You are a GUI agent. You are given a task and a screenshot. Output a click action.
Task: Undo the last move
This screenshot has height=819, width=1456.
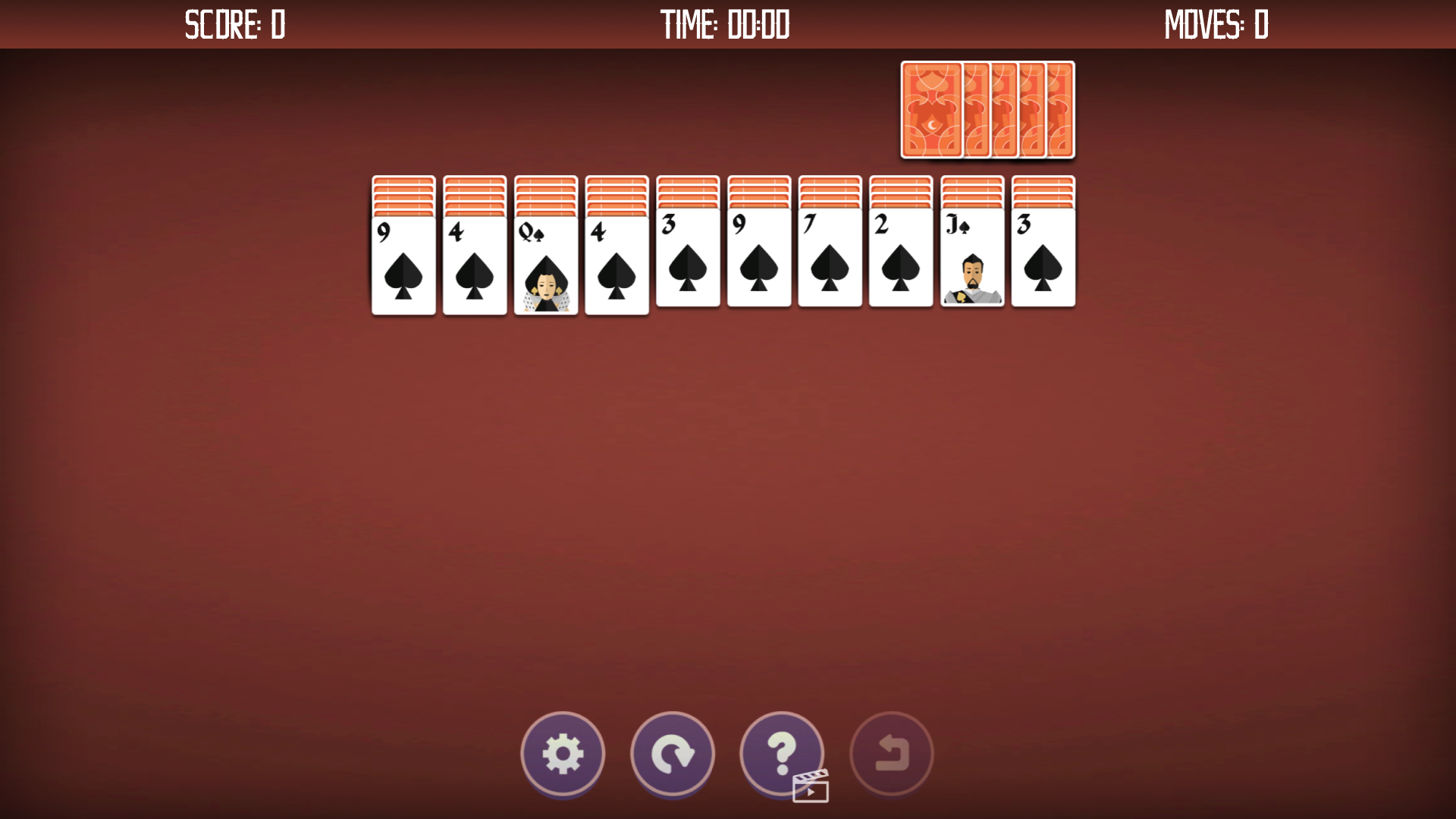pyautogui.click(x=890, y=755)
